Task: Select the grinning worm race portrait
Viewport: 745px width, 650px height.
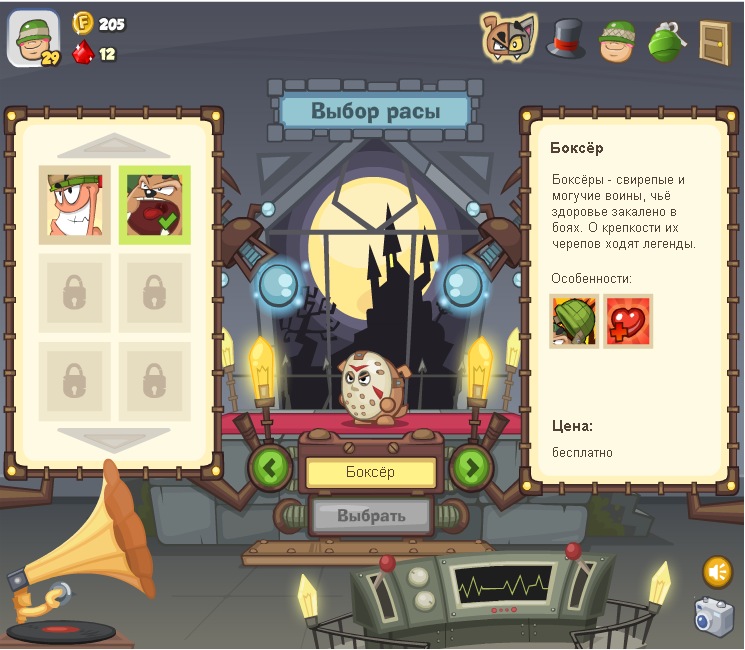Action: coord(75,205)
